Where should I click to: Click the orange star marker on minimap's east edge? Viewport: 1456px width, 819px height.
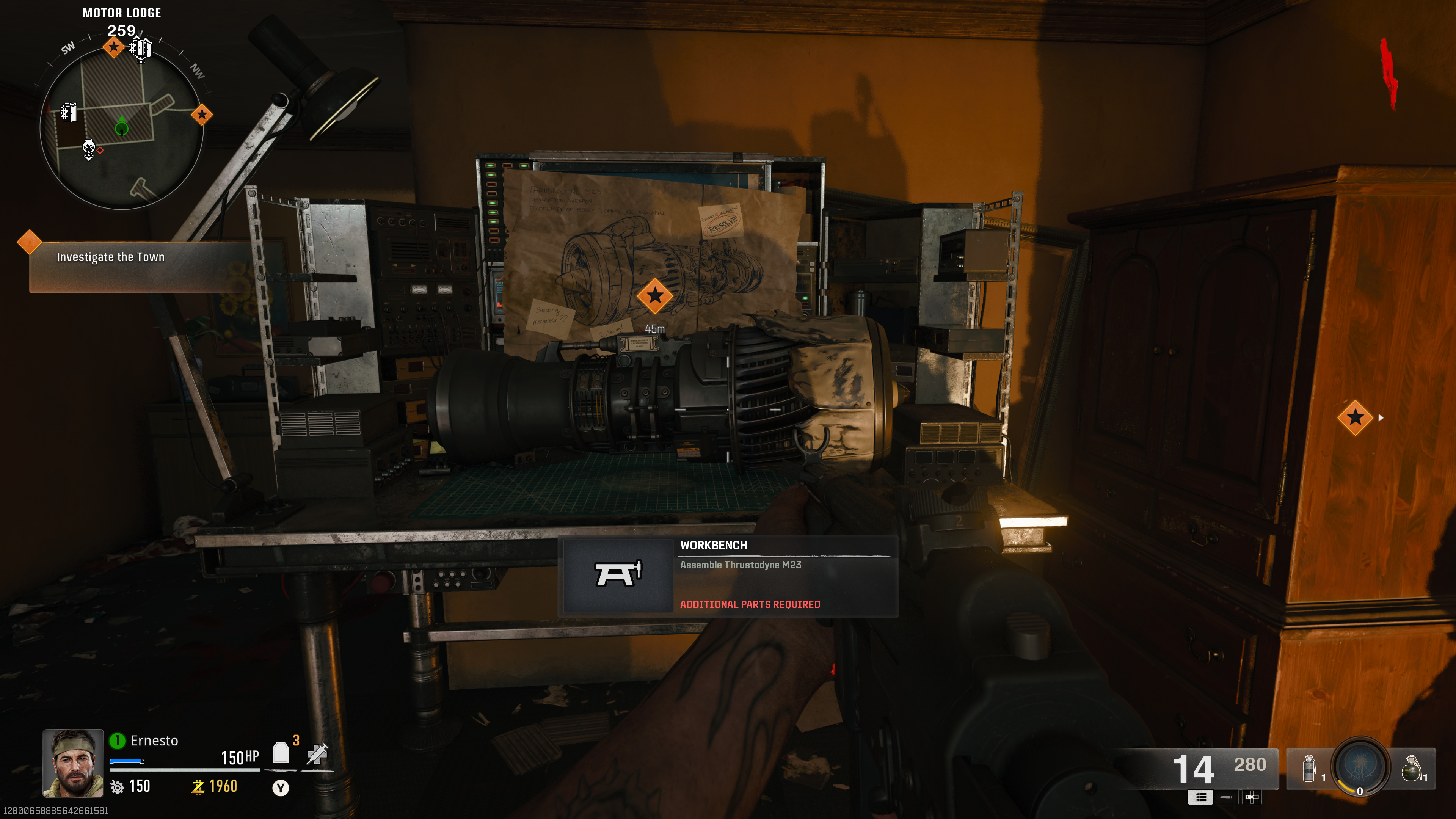pos(202,115)
